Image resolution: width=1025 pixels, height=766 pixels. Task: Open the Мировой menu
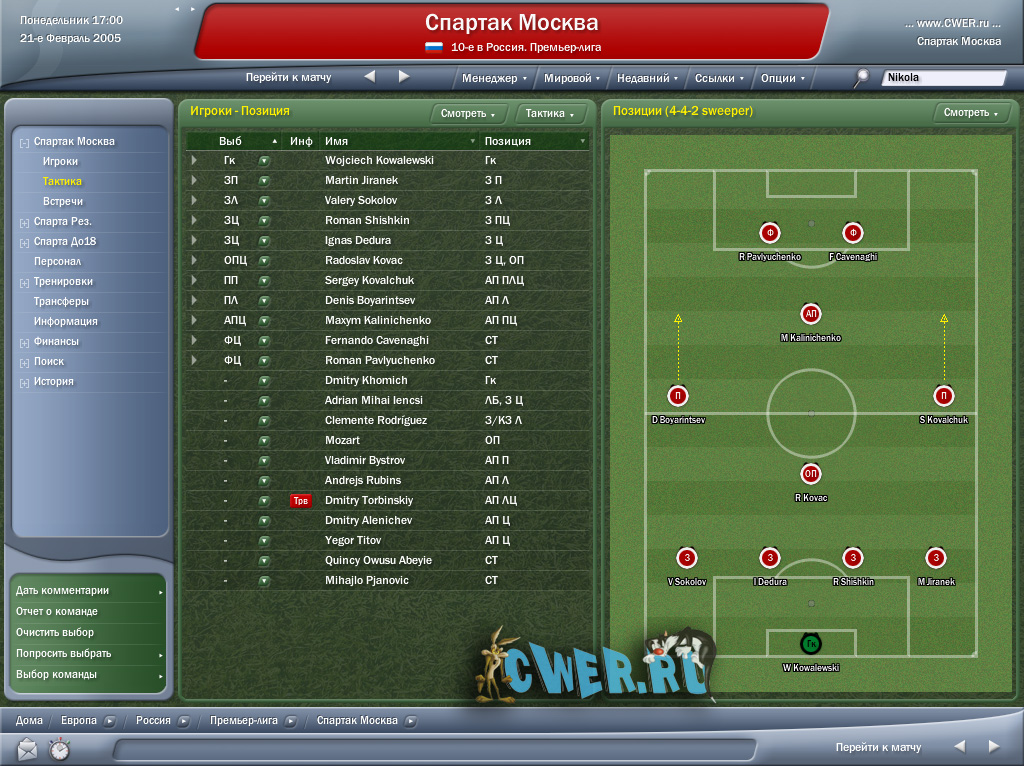[571, 78]
